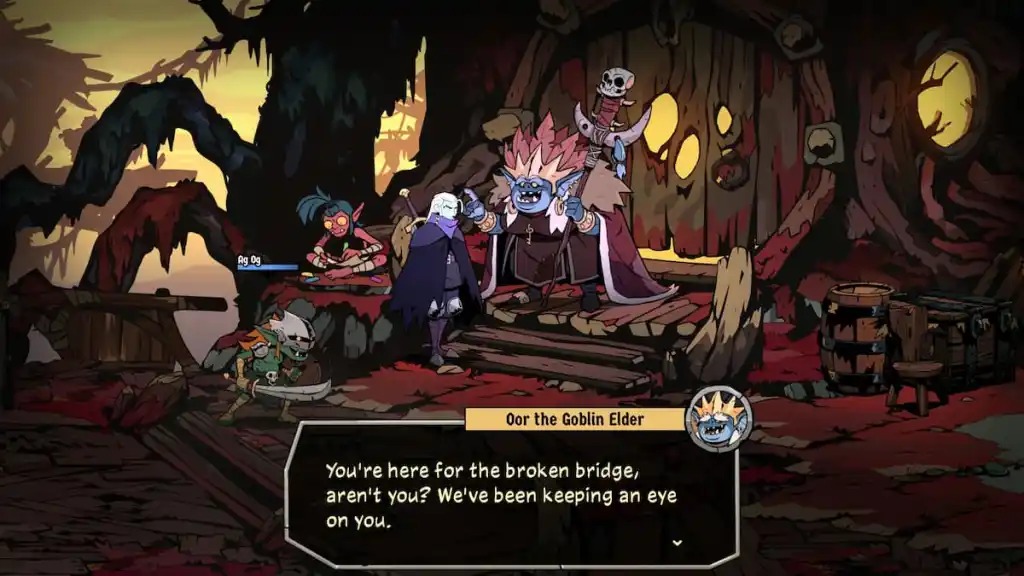The height and width of the screenshot is (576, 1024).
Task: Advance dialogue with the small down arrow
Action: pyautogui.click(x=678, y=542)
